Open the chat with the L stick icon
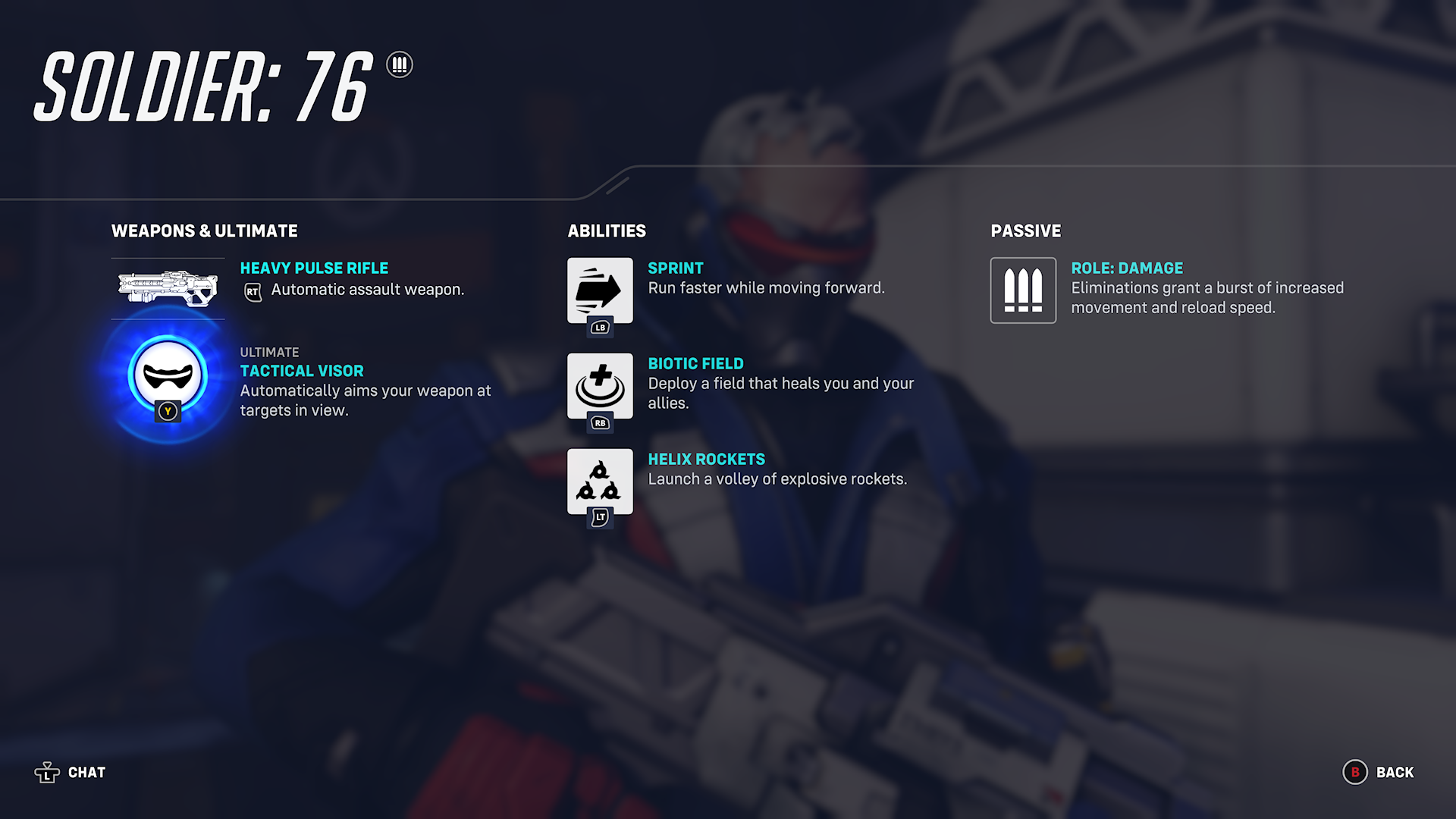This screenshot has height=819, width=1456. 48,772
